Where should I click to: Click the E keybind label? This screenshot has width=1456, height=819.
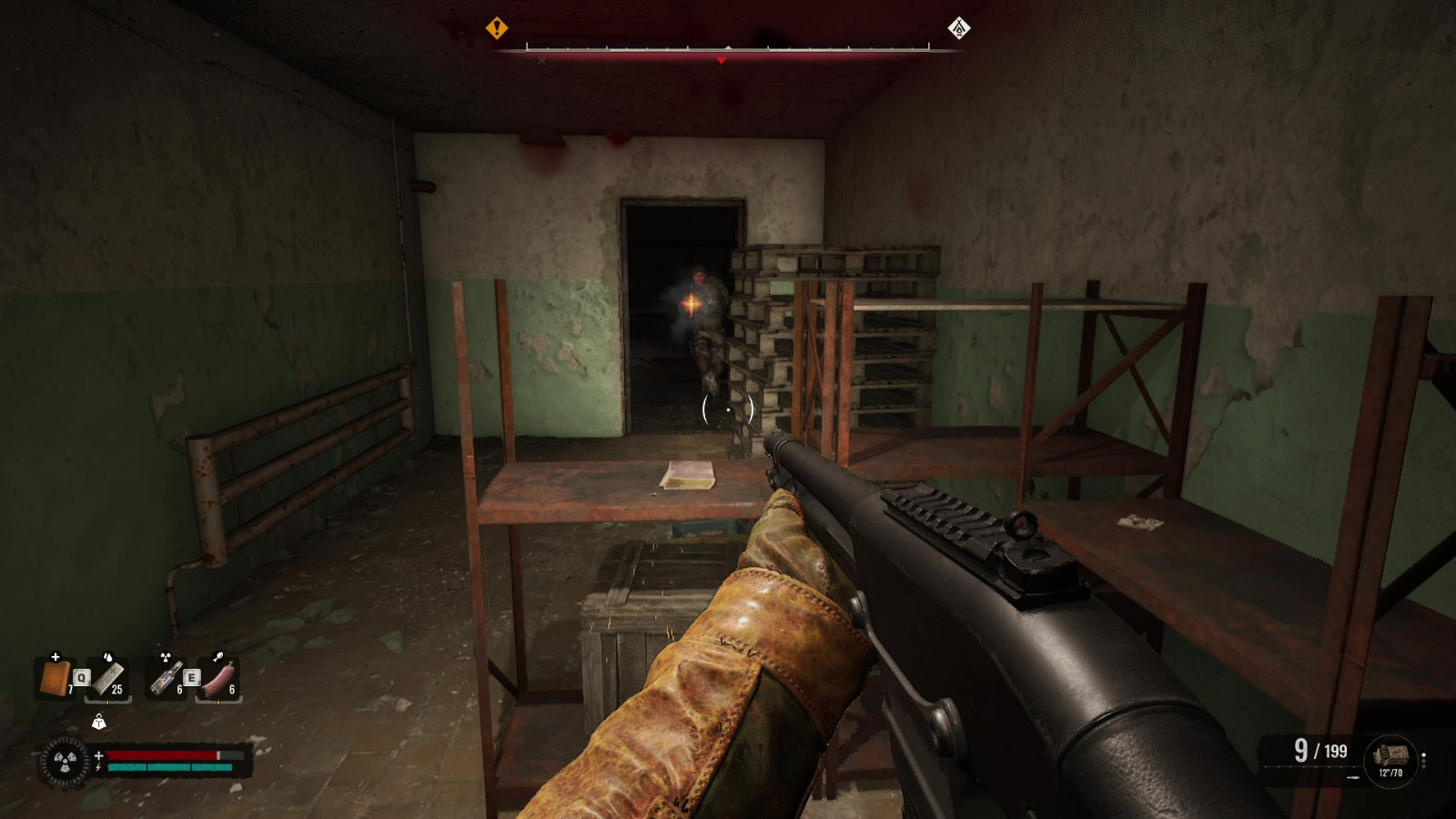pyautogui.click(x=191, y=676)
